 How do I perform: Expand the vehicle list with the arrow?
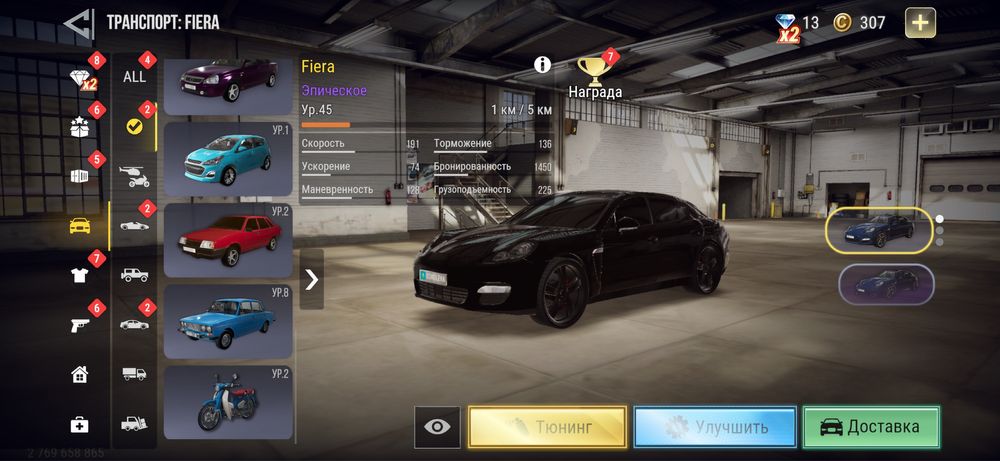pyautogui.click(x=312, y=279)
